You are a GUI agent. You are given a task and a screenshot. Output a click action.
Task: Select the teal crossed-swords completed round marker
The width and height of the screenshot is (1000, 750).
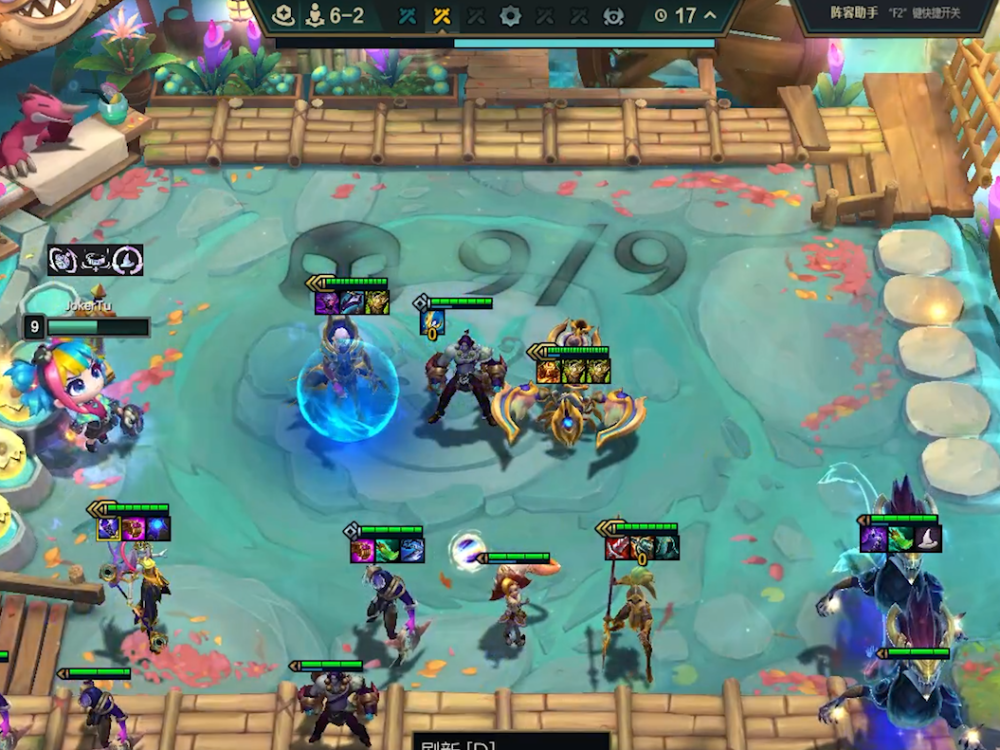(406, 16)
